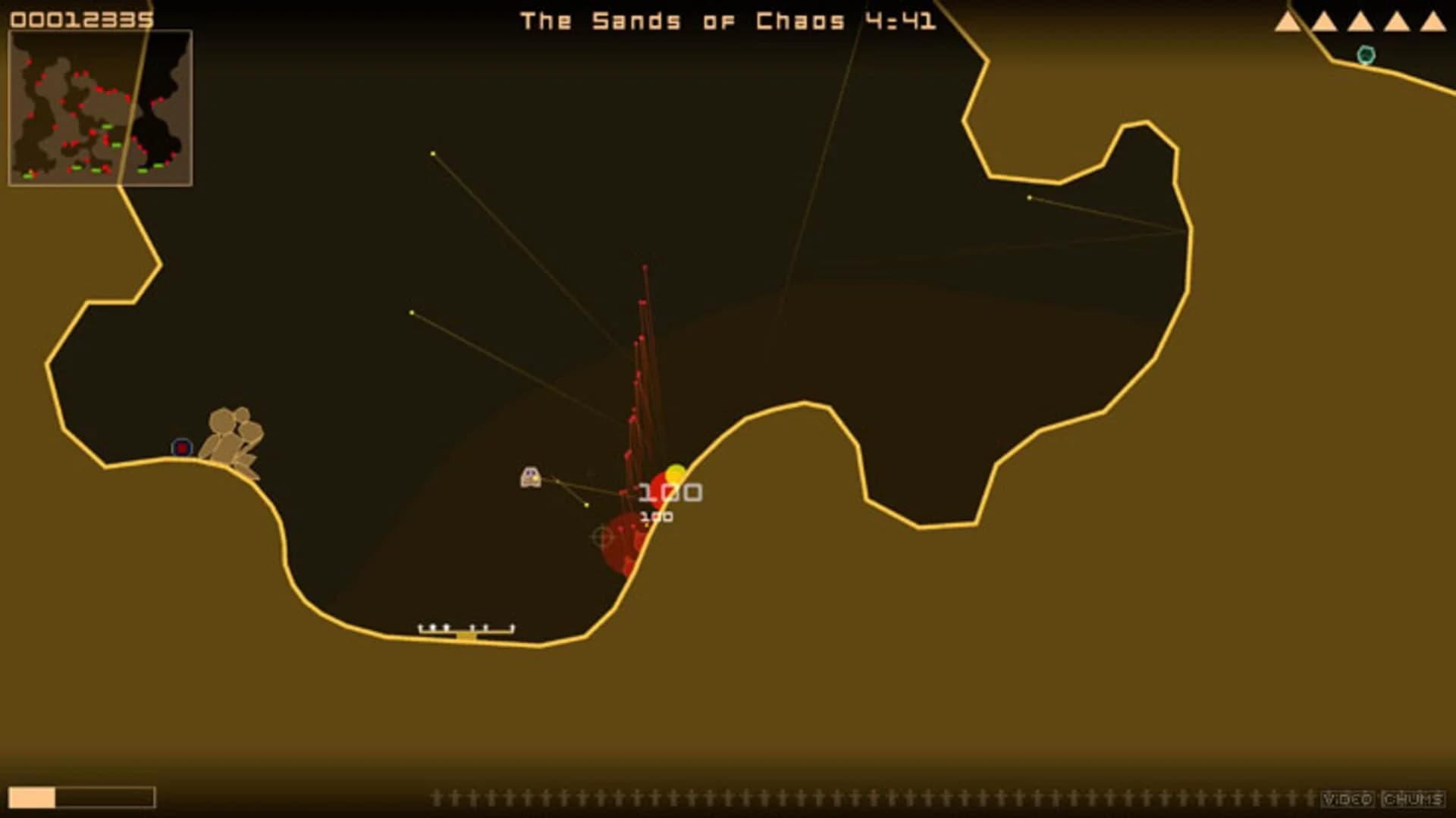Select the yellow player marker on the minimap
The image size is (1456, 818).
pos(31,172)
